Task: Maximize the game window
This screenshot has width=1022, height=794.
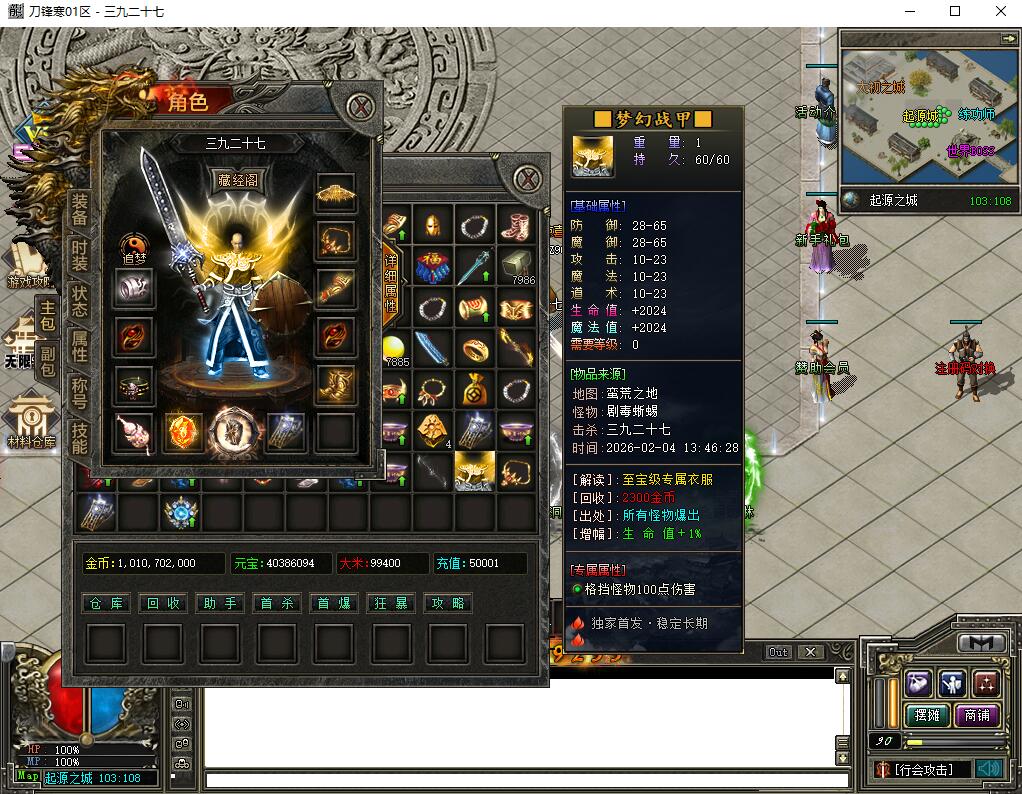Action: [954, 11]
